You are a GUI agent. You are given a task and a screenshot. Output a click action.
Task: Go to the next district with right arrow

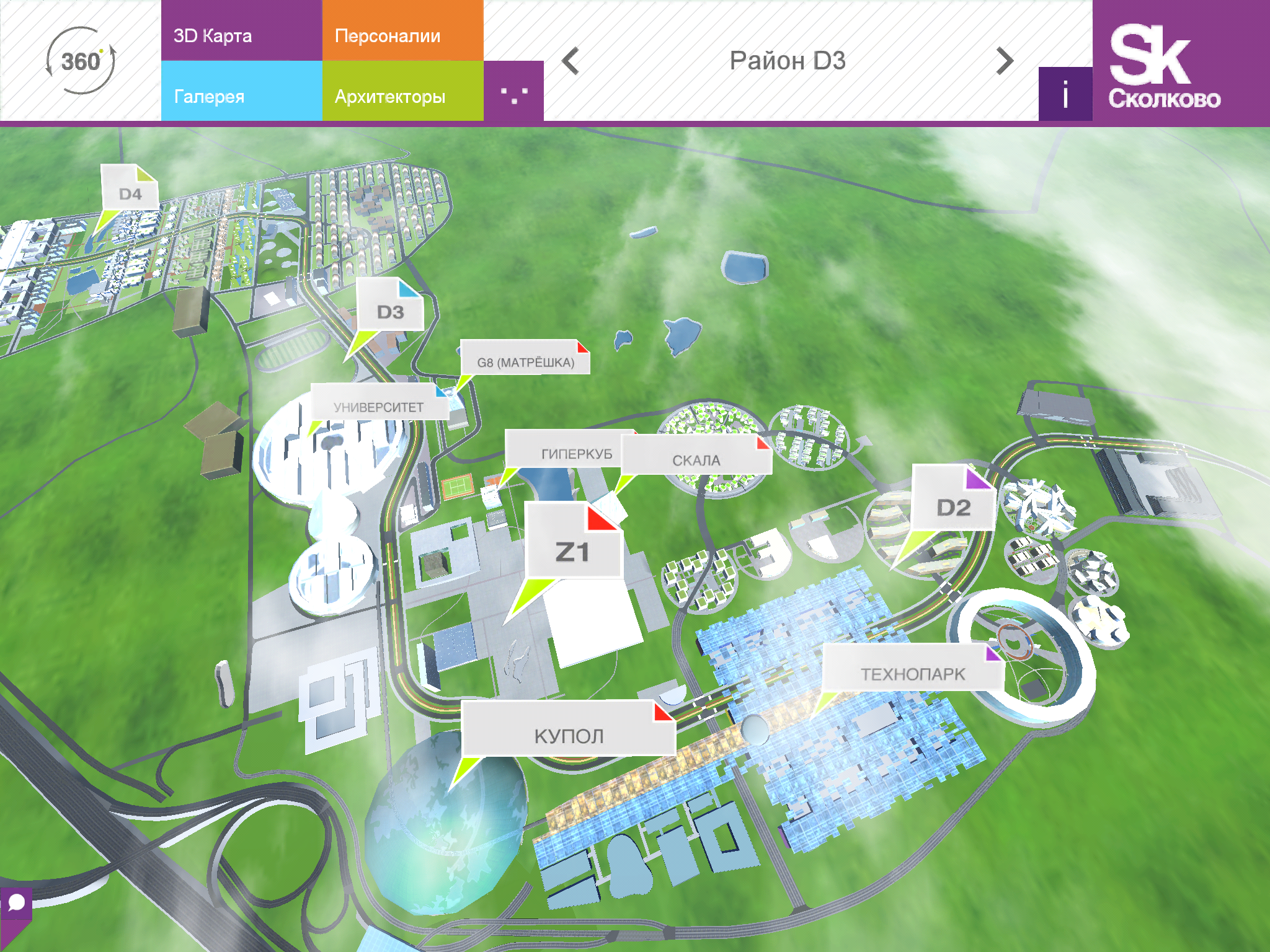[x=1004, y=61]
